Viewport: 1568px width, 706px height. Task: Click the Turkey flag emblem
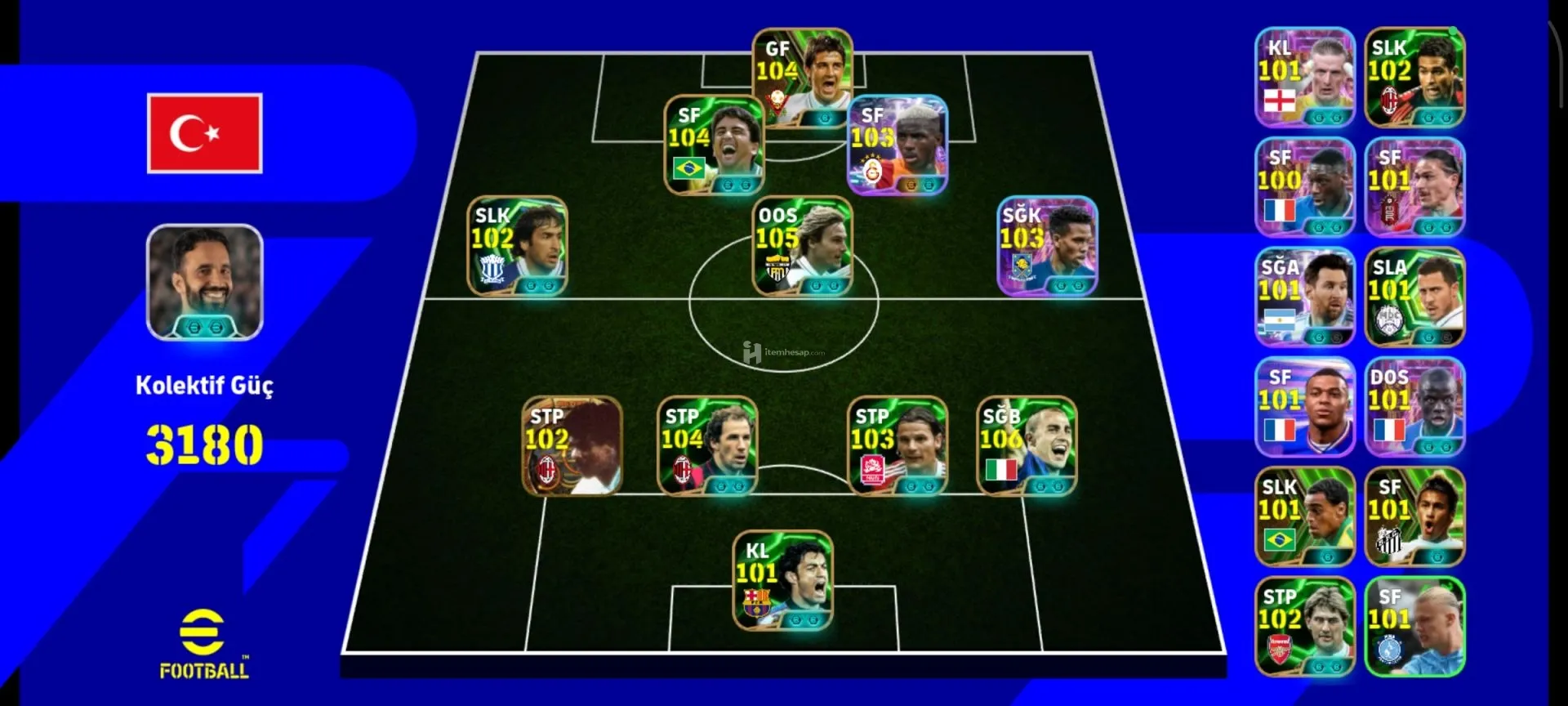pos(204,133)
